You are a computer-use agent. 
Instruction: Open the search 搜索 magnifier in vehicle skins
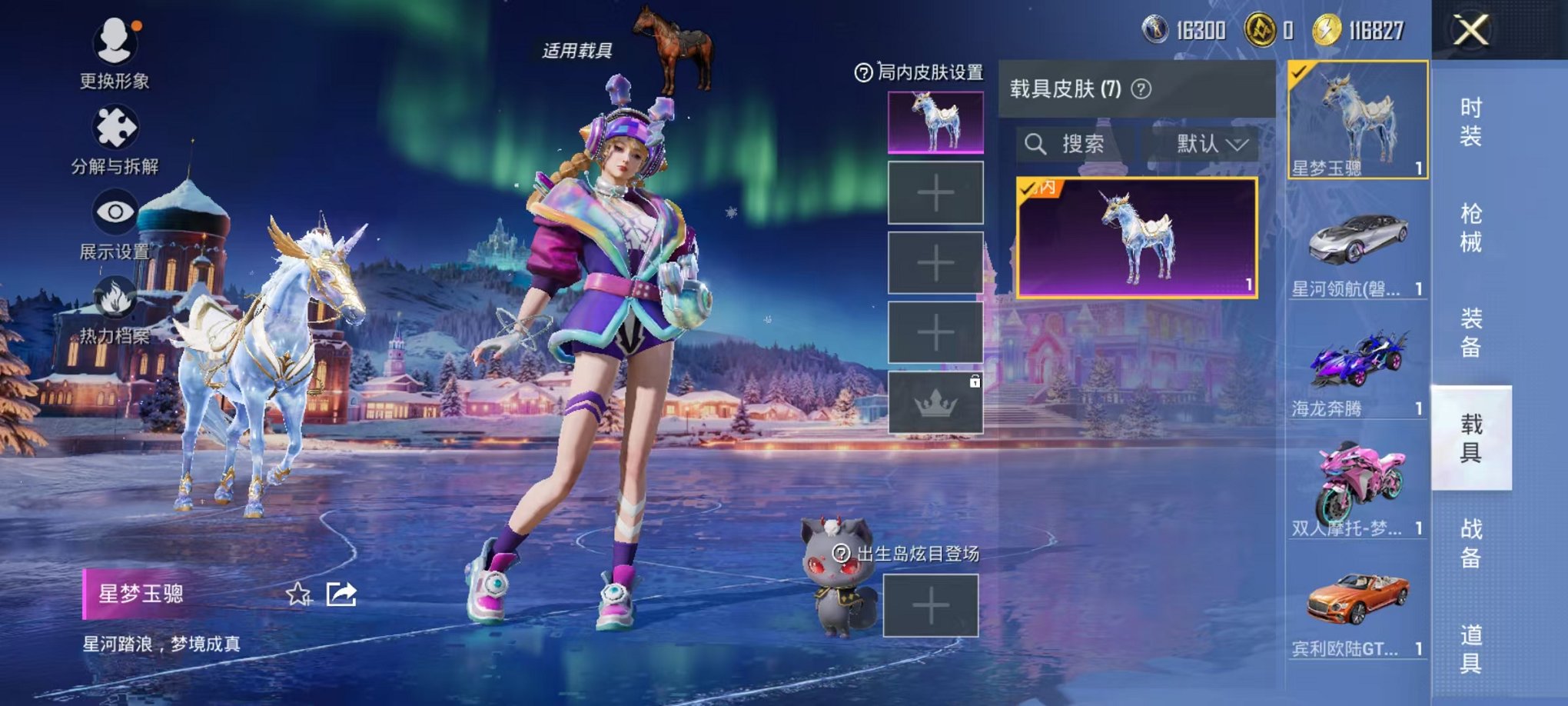1035,144
